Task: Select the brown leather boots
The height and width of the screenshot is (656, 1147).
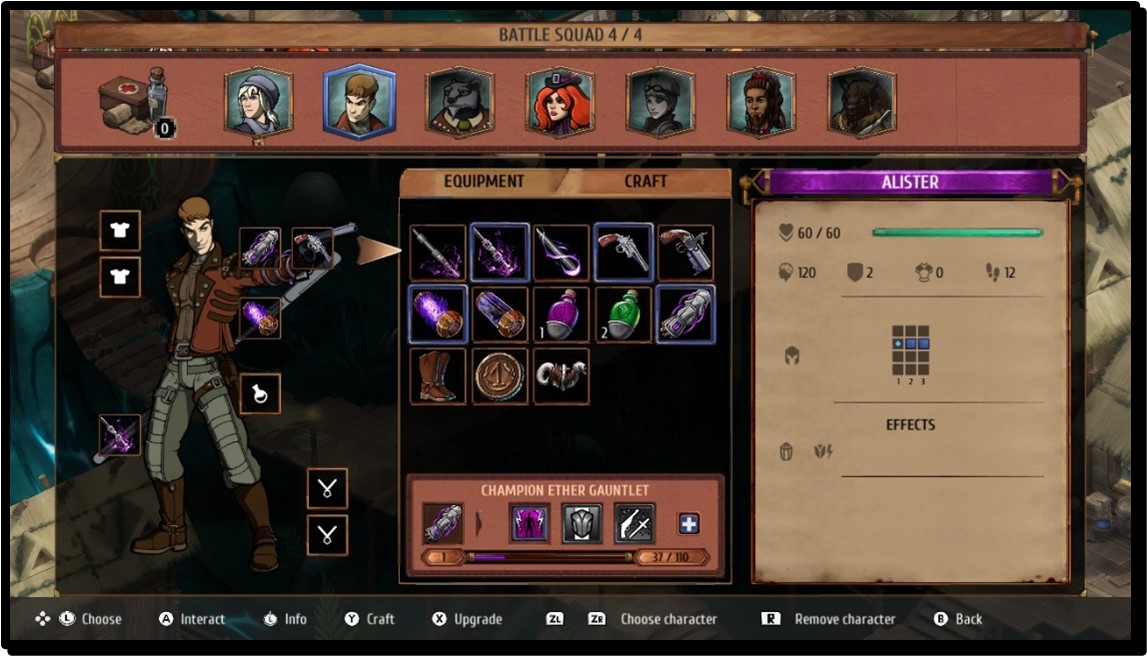Action: click(438, 376)
